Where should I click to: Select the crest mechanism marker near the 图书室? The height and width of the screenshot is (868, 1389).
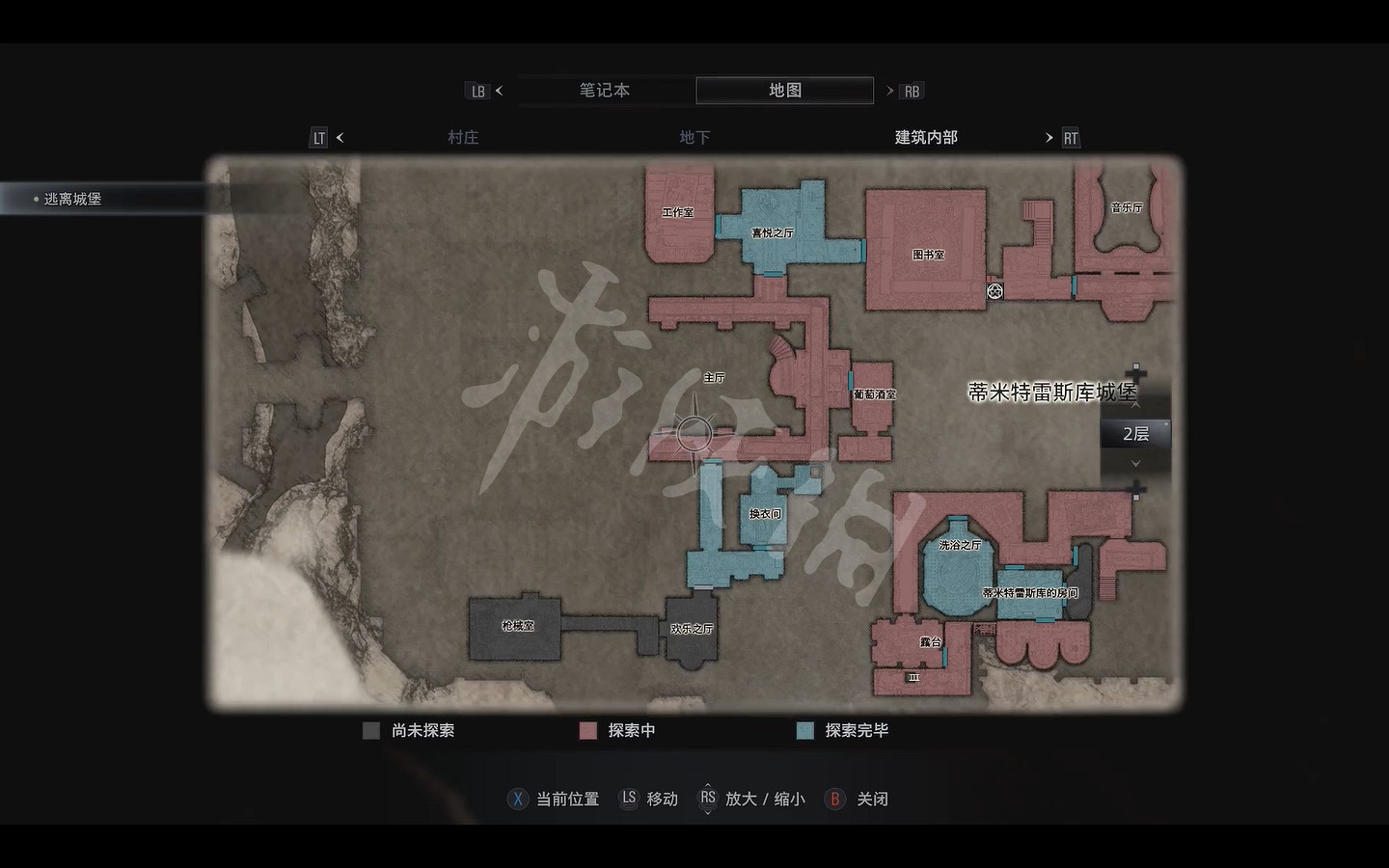[x=994, y=289]
